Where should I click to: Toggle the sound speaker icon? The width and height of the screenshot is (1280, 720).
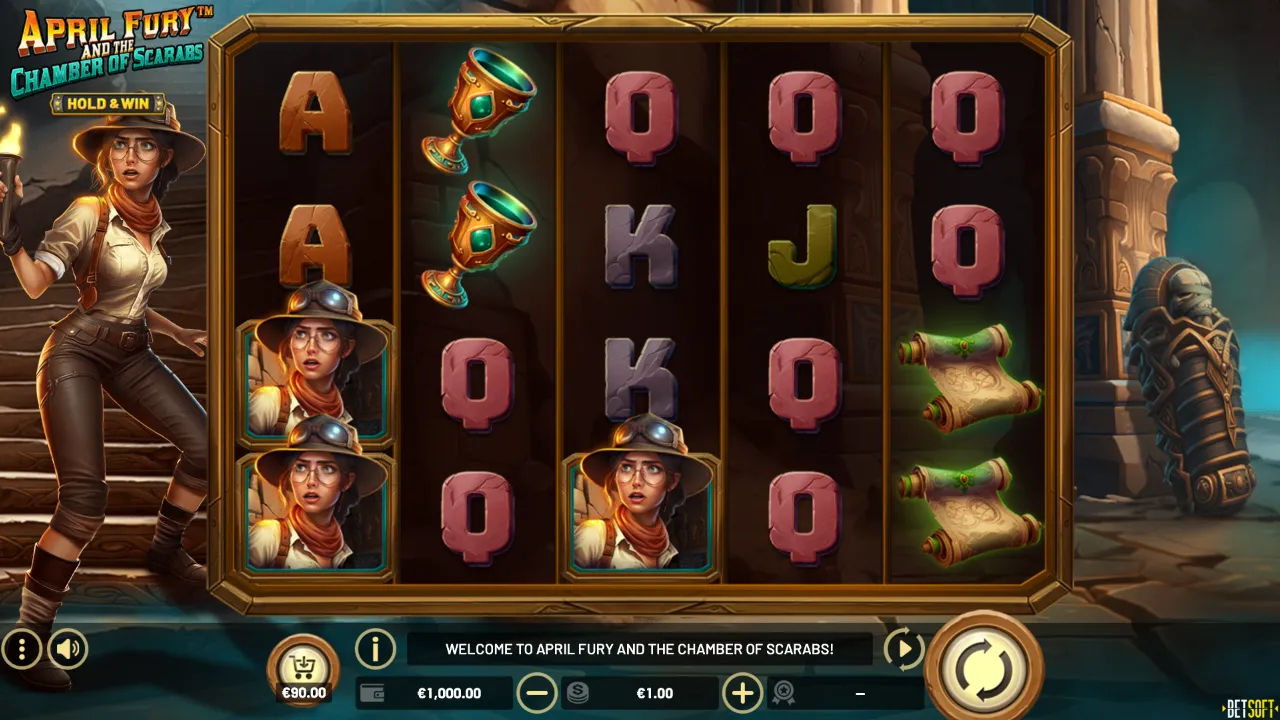point(68,650)
